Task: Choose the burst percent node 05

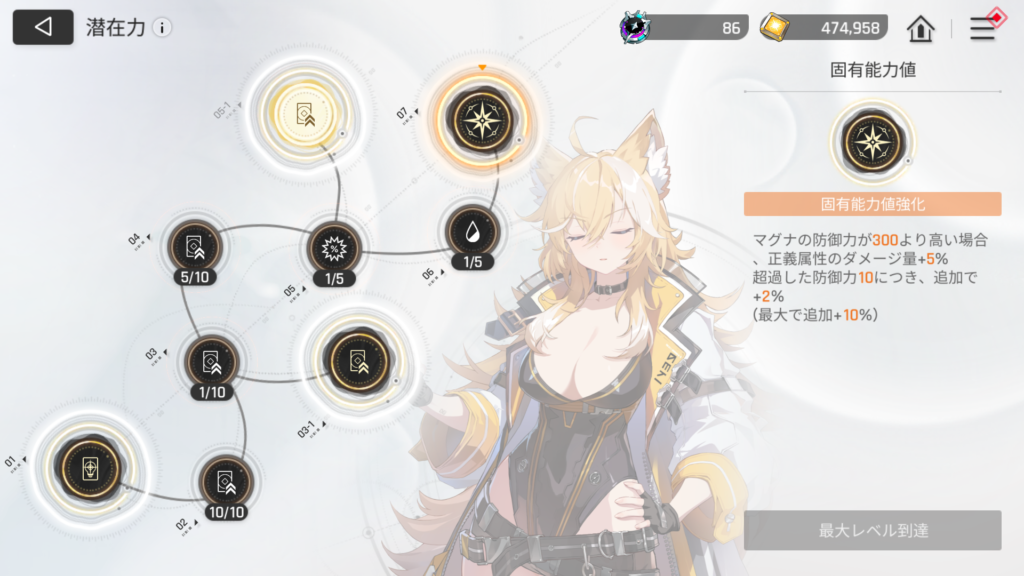Action: tap(333, 247)
